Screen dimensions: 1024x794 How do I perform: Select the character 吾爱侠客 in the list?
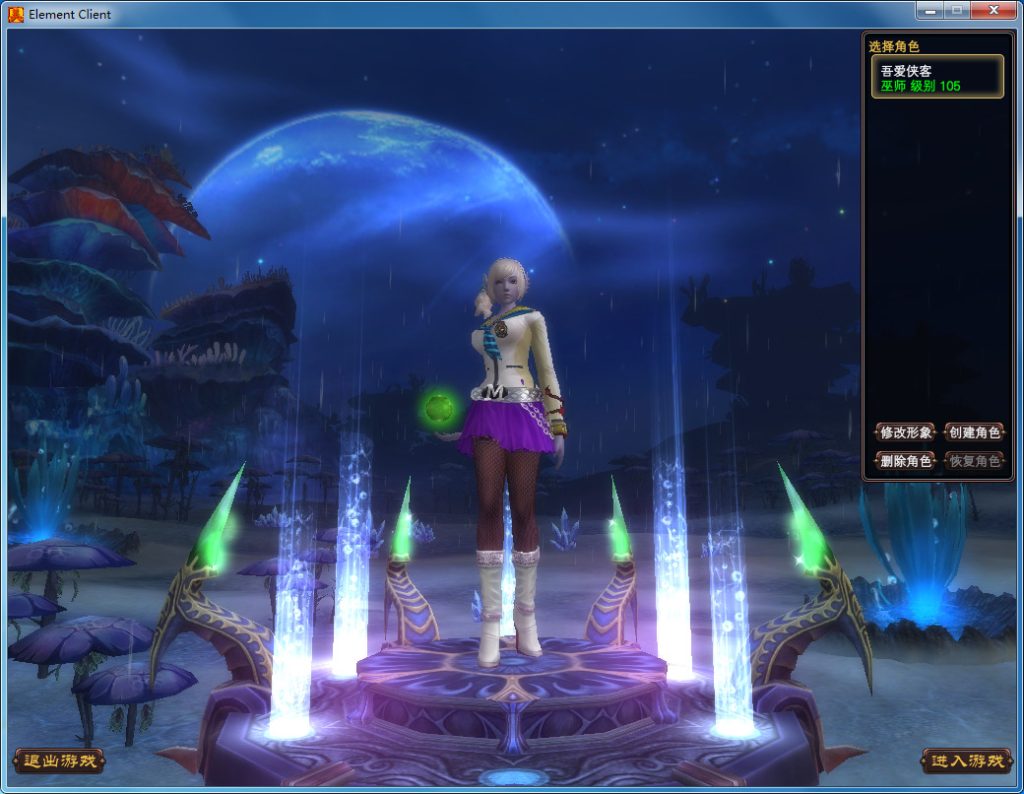coord(939,77)
